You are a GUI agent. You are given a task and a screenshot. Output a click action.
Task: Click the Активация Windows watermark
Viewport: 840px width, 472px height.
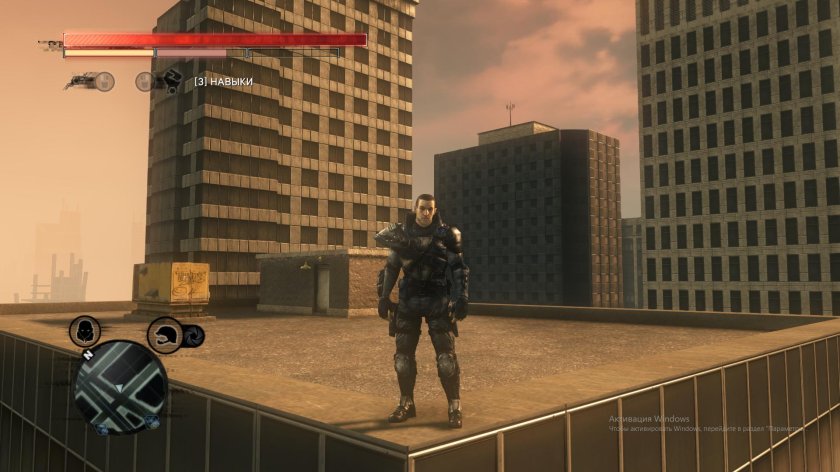(x=651, y=417)
